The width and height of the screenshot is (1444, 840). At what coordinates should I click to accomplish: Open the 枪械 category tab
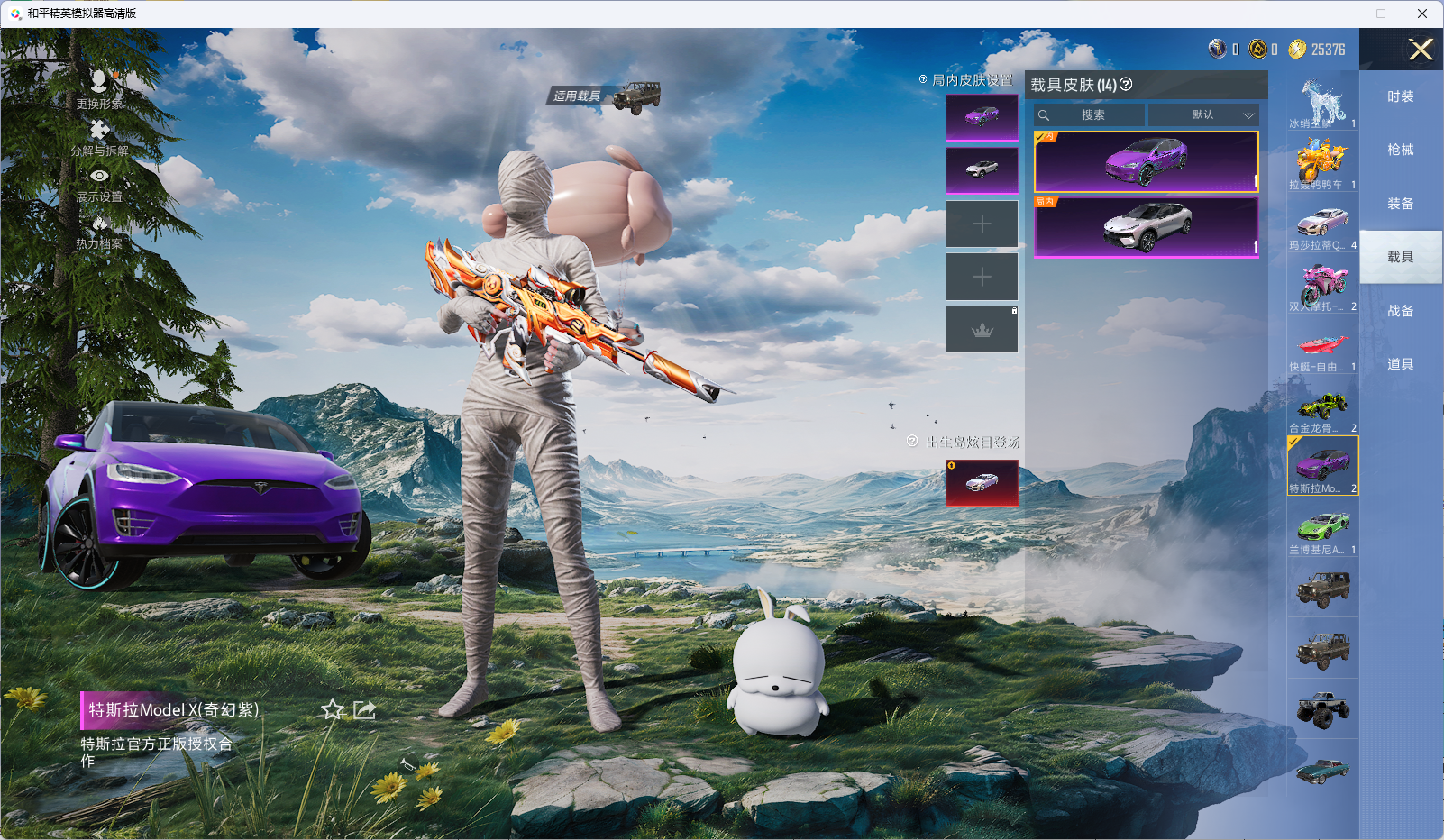(1400, 150)
